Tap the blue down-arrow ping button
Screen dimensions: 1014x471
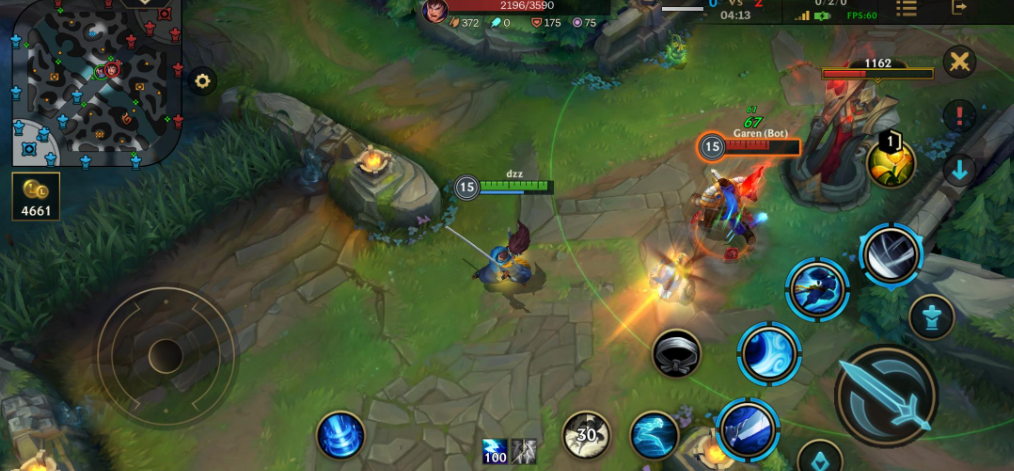[959, 170]
